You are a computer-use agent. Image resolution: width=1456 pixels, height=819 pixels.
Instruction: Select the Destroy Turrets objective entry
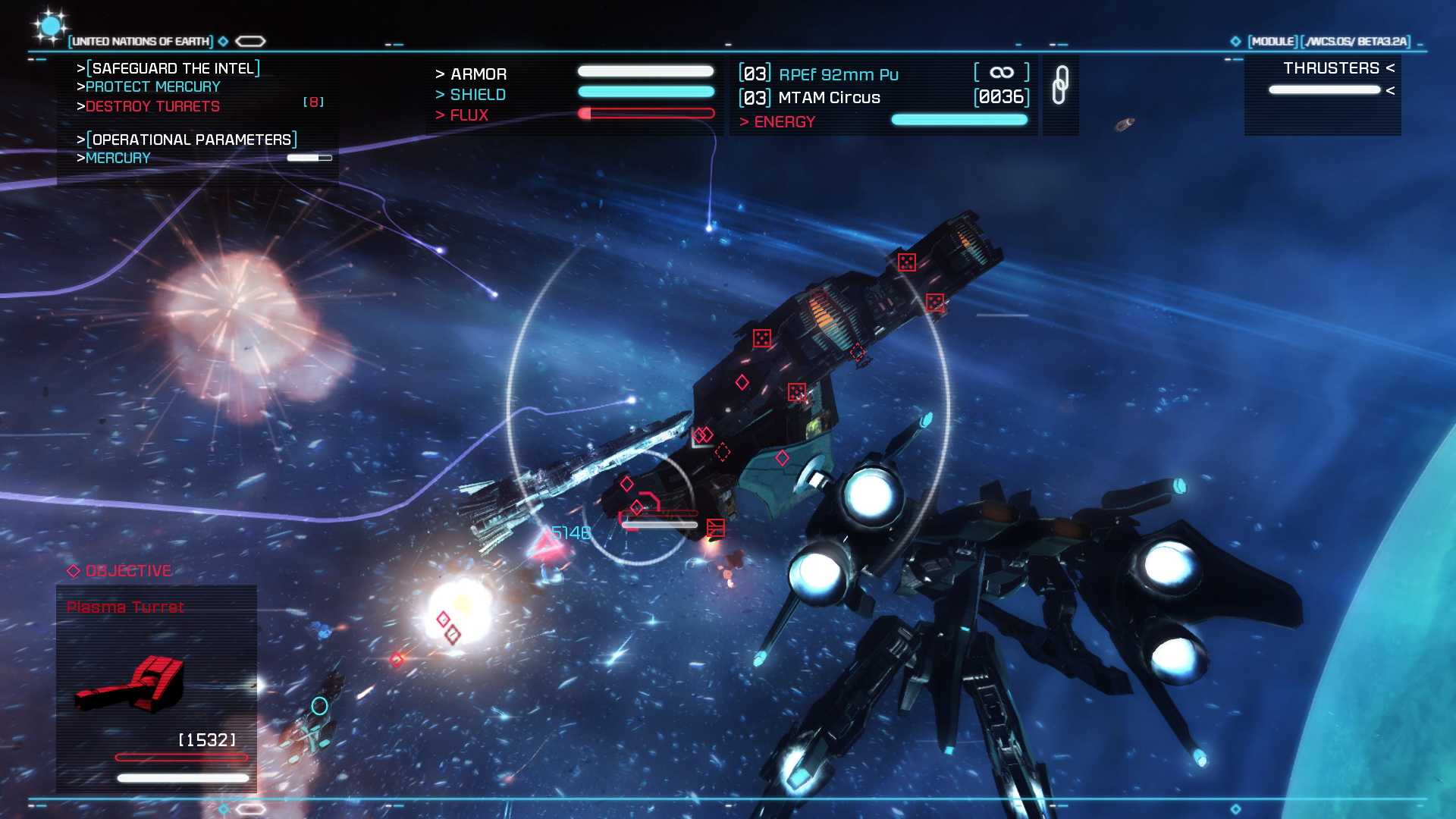point(152,107)
